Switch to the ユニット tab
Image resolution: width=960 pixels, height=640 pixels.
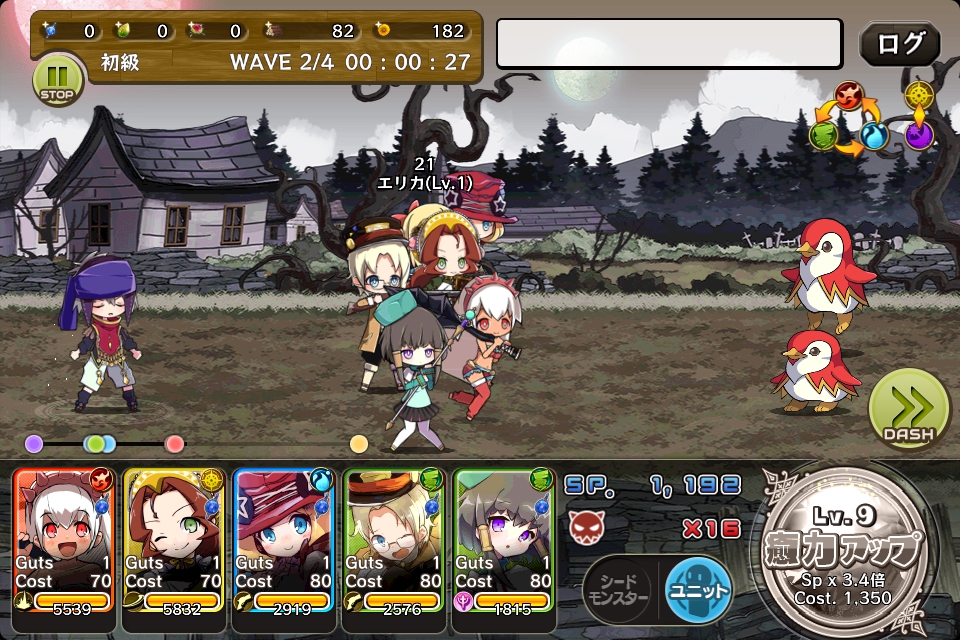(697, 587)
